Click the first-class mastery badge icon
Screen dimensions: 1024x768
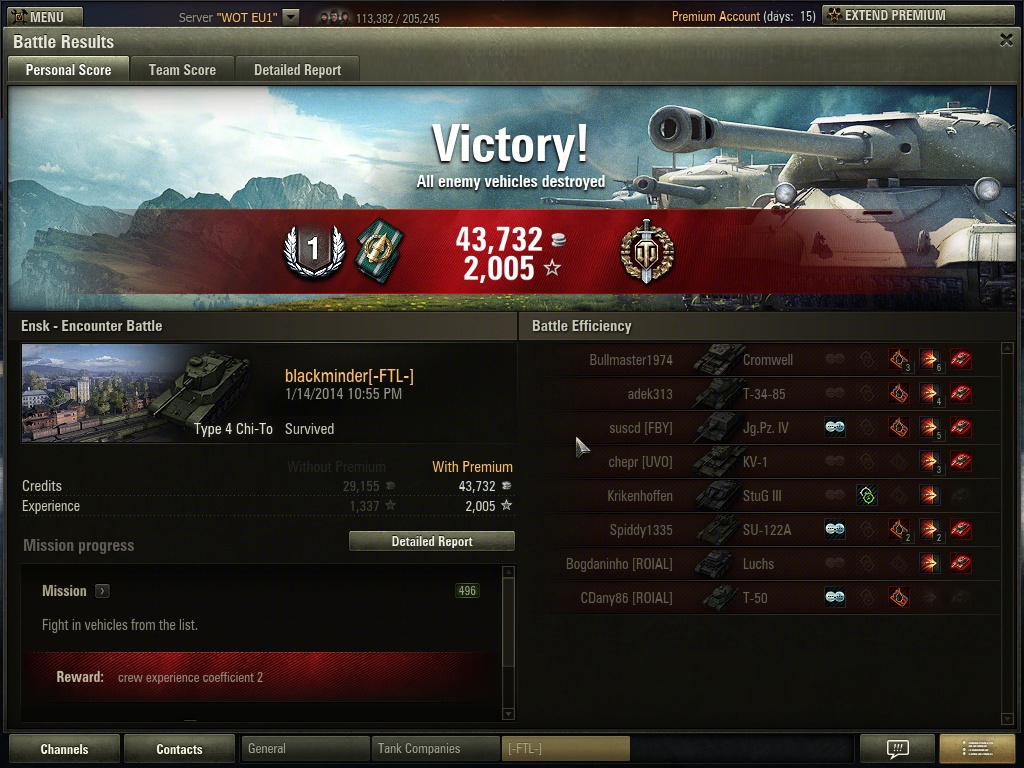click(312, 250)
